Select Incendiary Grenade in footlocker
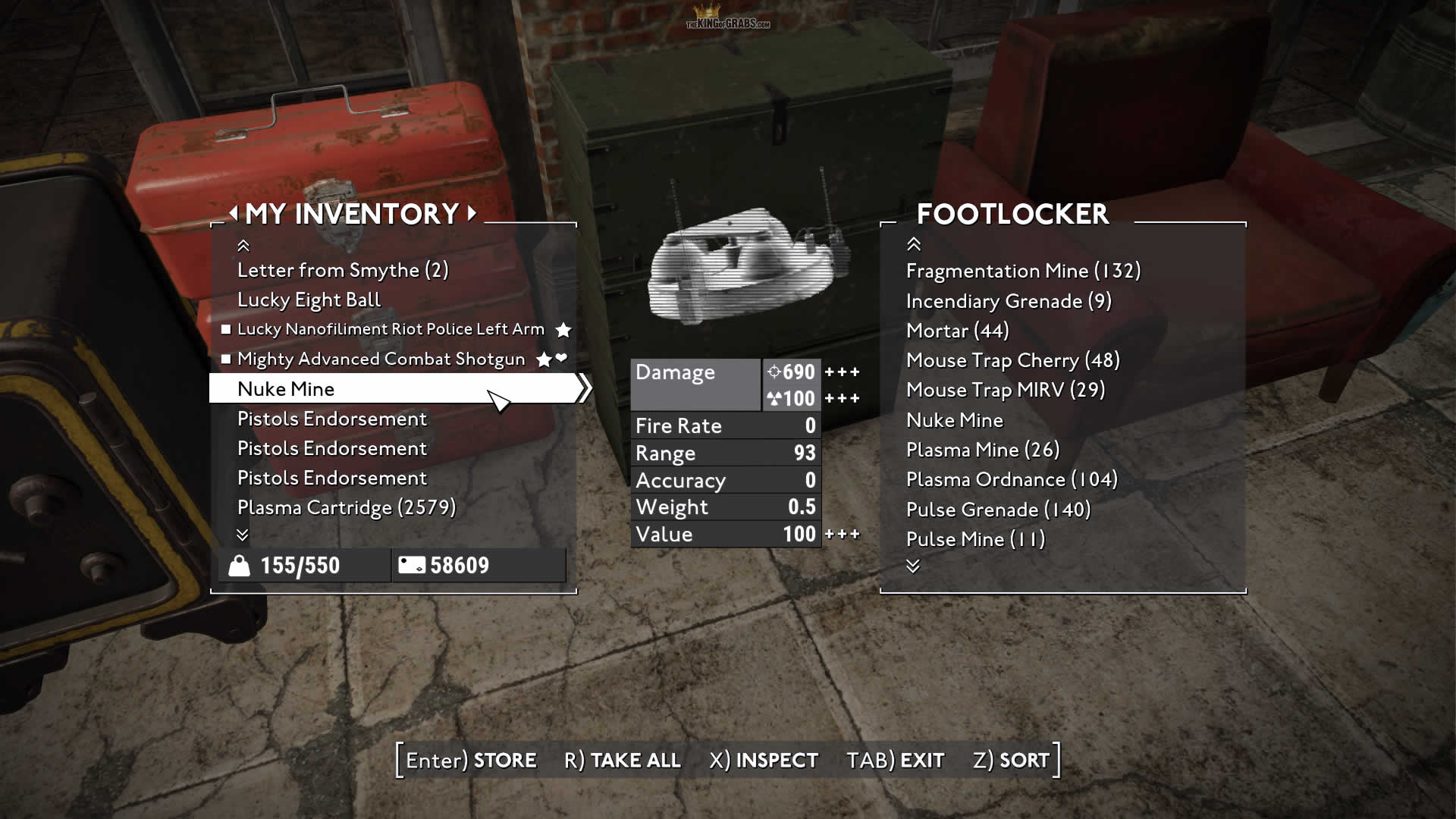The height and width of the screenshot is (819, 1456). tap(1009, 301)
